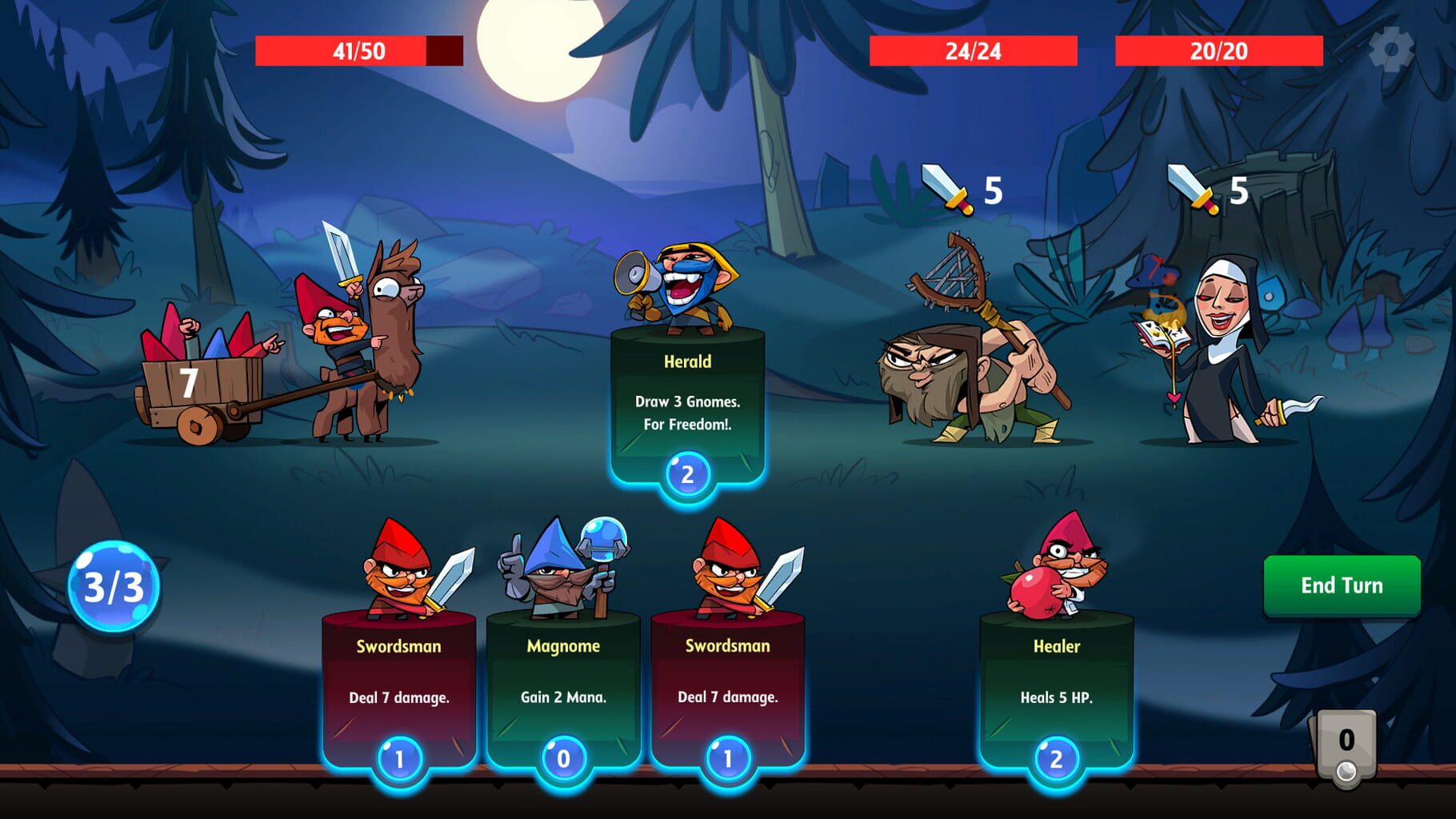Click the mana cost orb on the Herald card
Image resolution: width=1456 pixels, height=819 pixels.
point(686,473)
